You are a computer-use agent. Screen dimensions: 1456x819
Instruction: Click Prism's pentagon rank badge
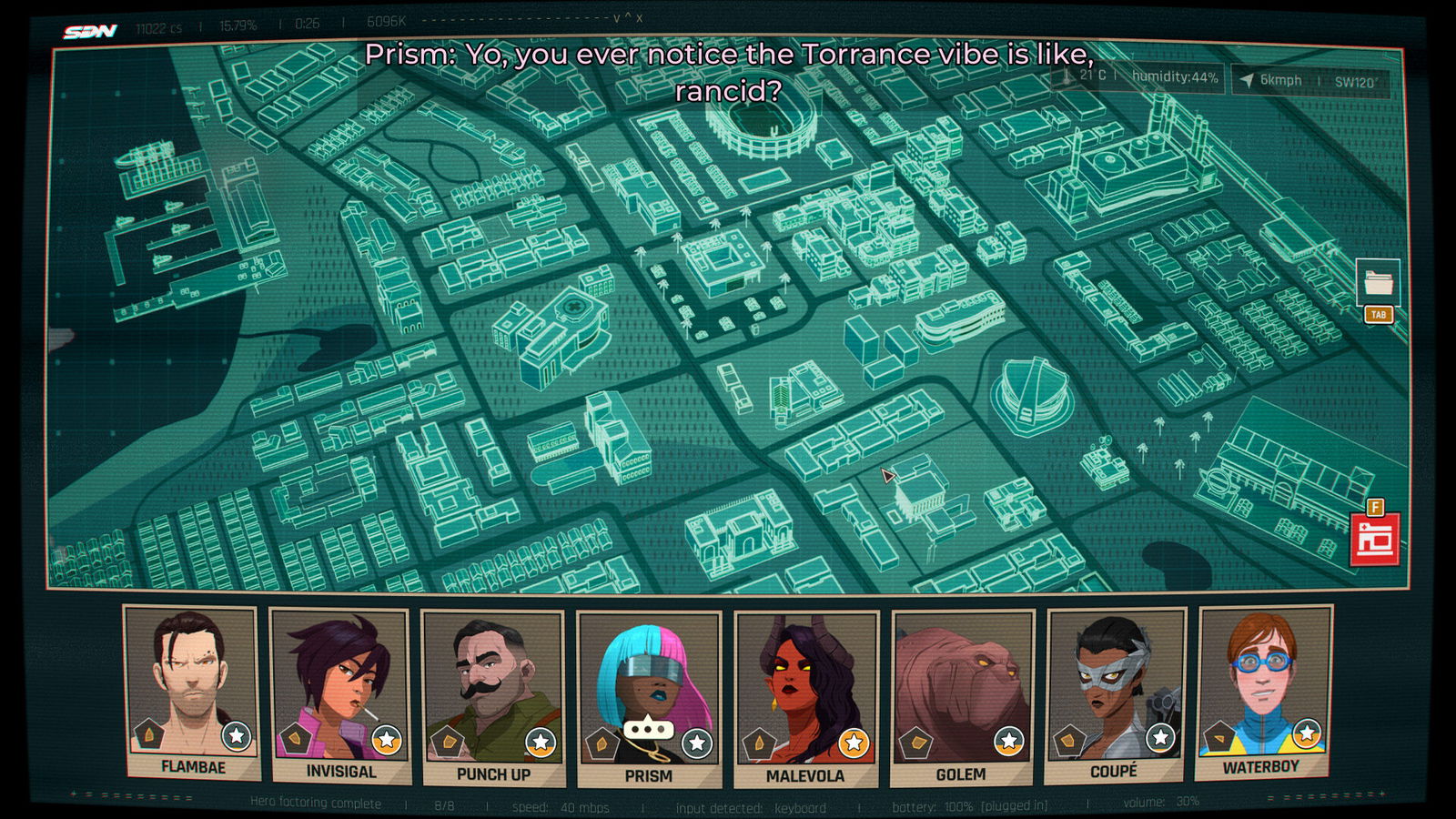[x=602, y=743]
